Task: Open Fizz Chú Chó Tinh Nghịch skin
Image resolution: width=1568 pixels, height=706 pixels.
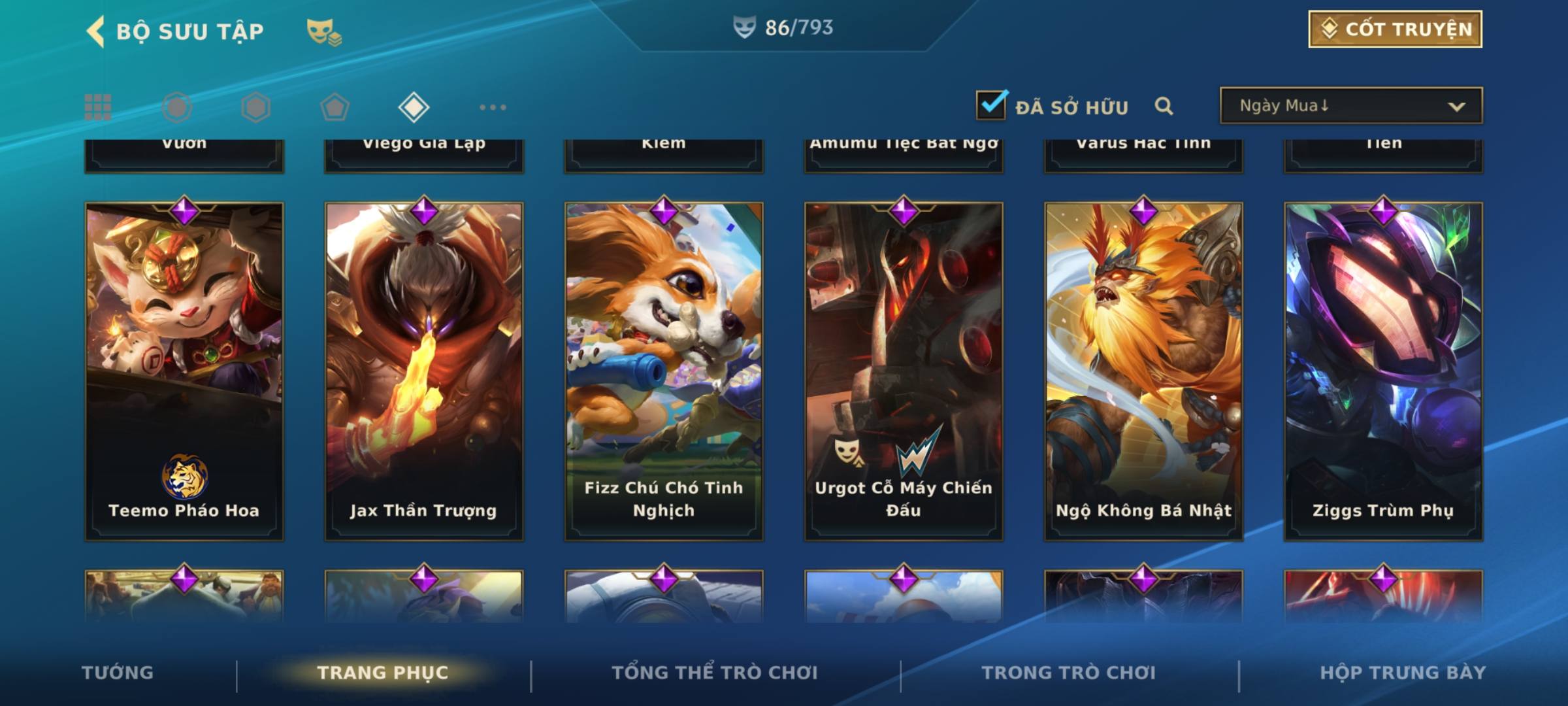Action: click(664, 371)
